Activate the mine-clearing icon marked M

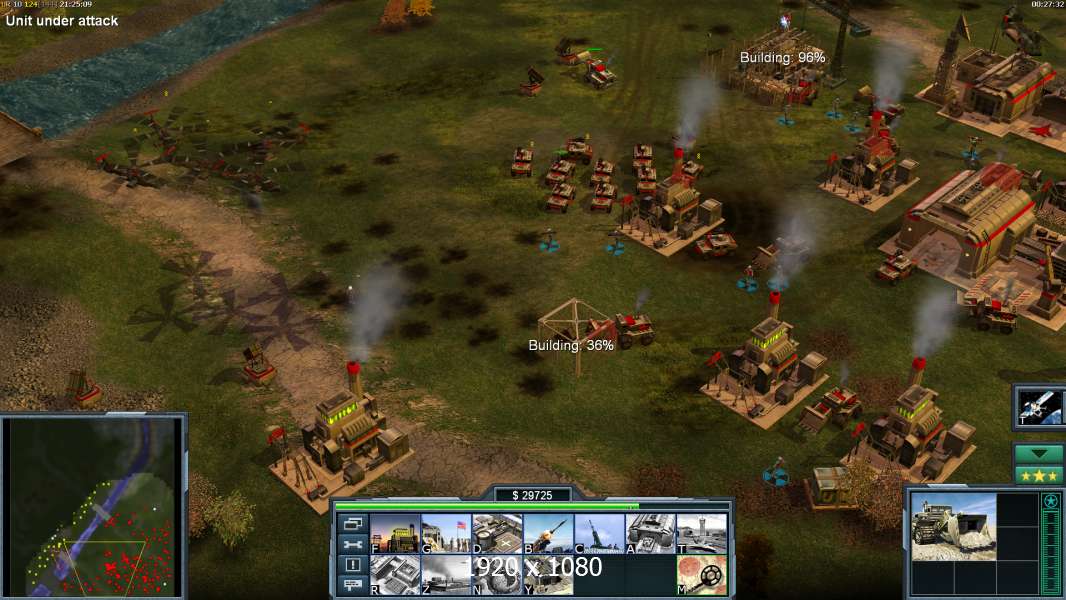(x=701, y=575)
